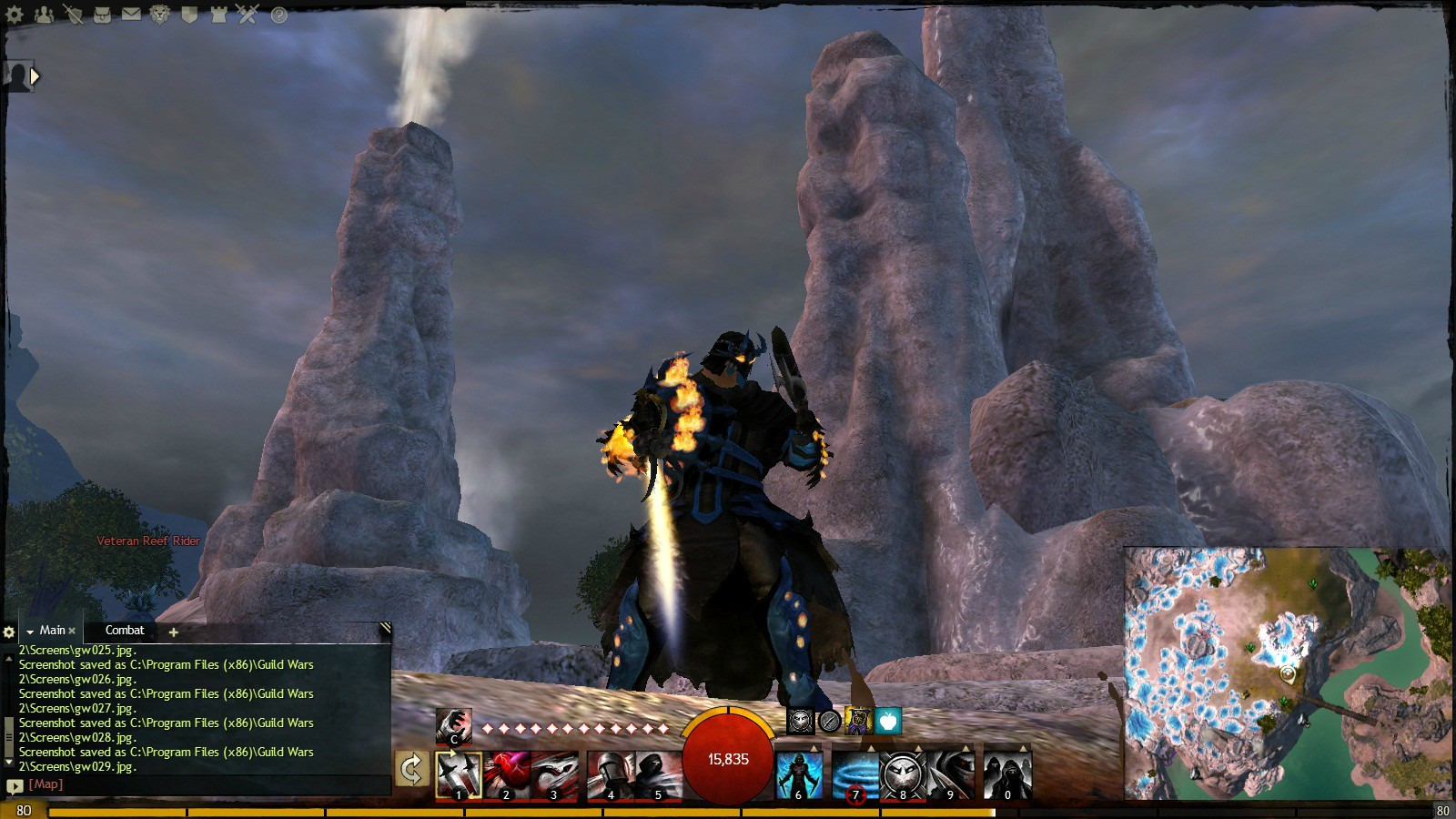Screen dimensions: 1456x819
Task: Open the World vs World castle icon
Action: click(x=218, y=15)
